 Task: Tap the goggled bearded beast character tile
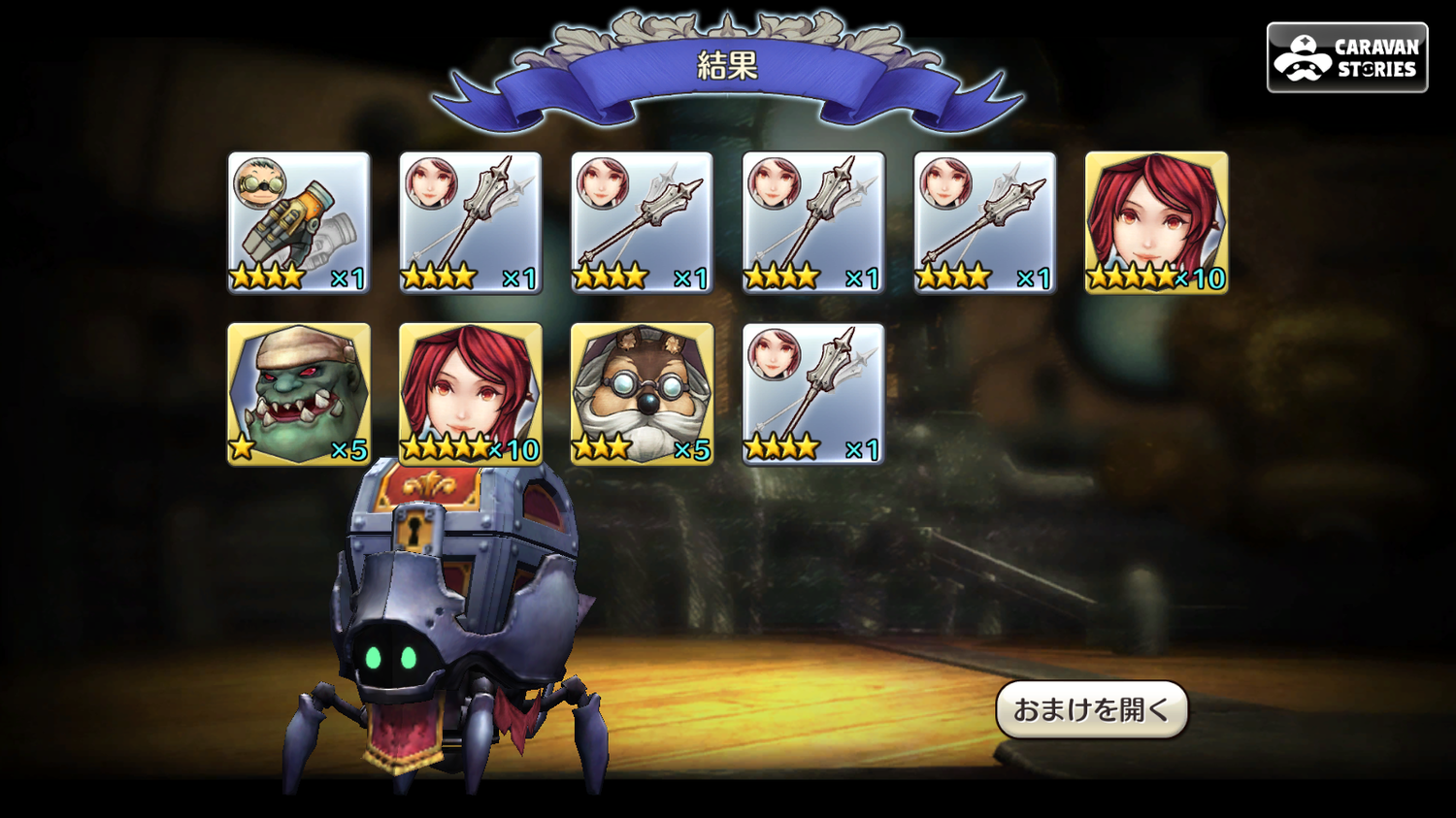pos(642,394)
